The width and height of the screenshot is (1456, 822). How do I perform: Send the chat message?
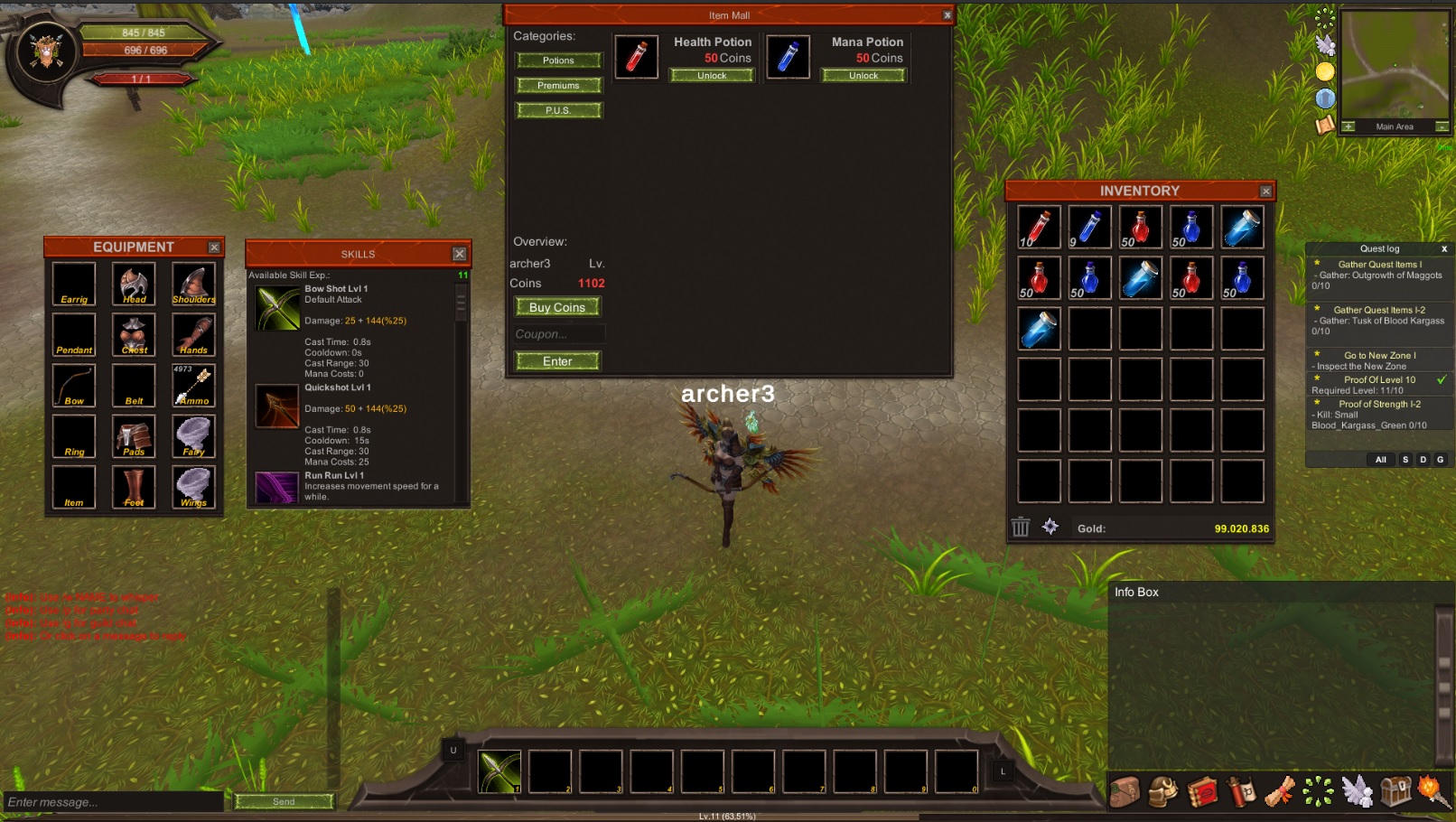coord(284,801)
